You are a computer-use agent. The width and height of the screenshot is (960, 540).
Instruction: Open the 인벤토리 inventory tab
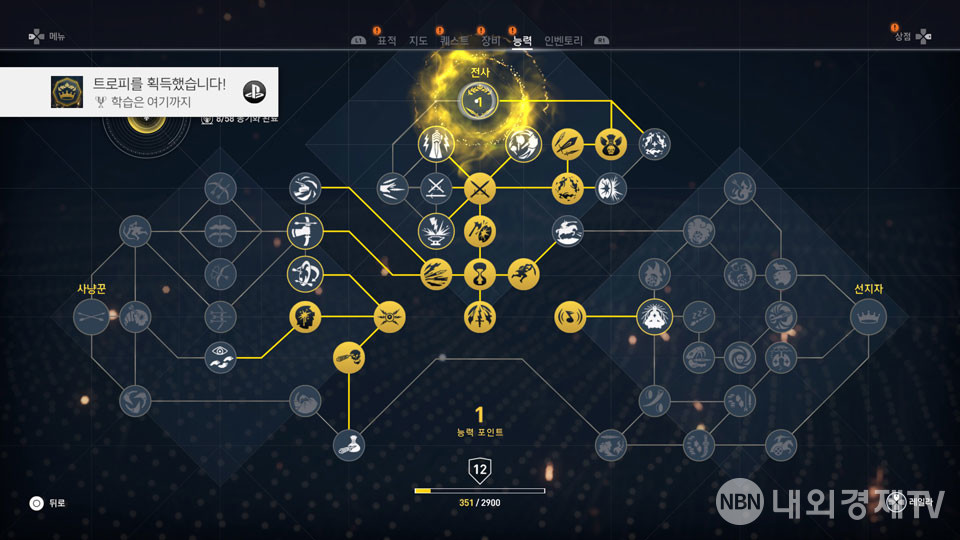(x=563, y=41)
